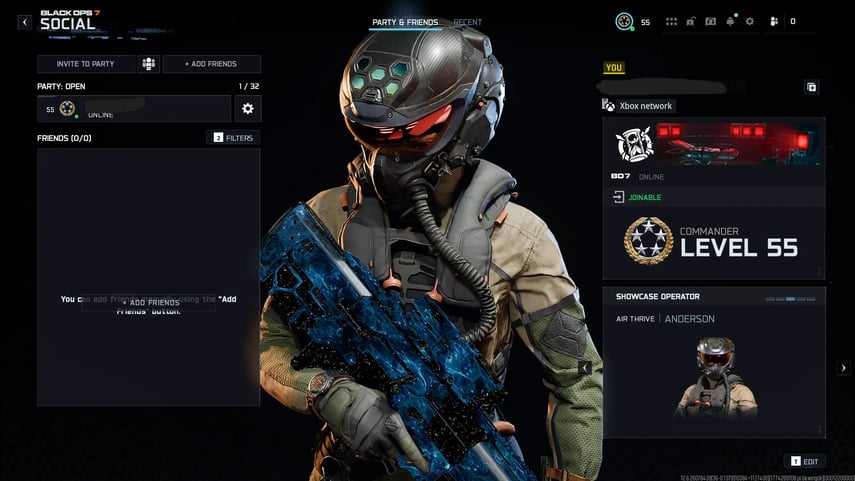Open the Commander Level 55 panel
This screenshot has height=481, width=855.
(713, 241)
